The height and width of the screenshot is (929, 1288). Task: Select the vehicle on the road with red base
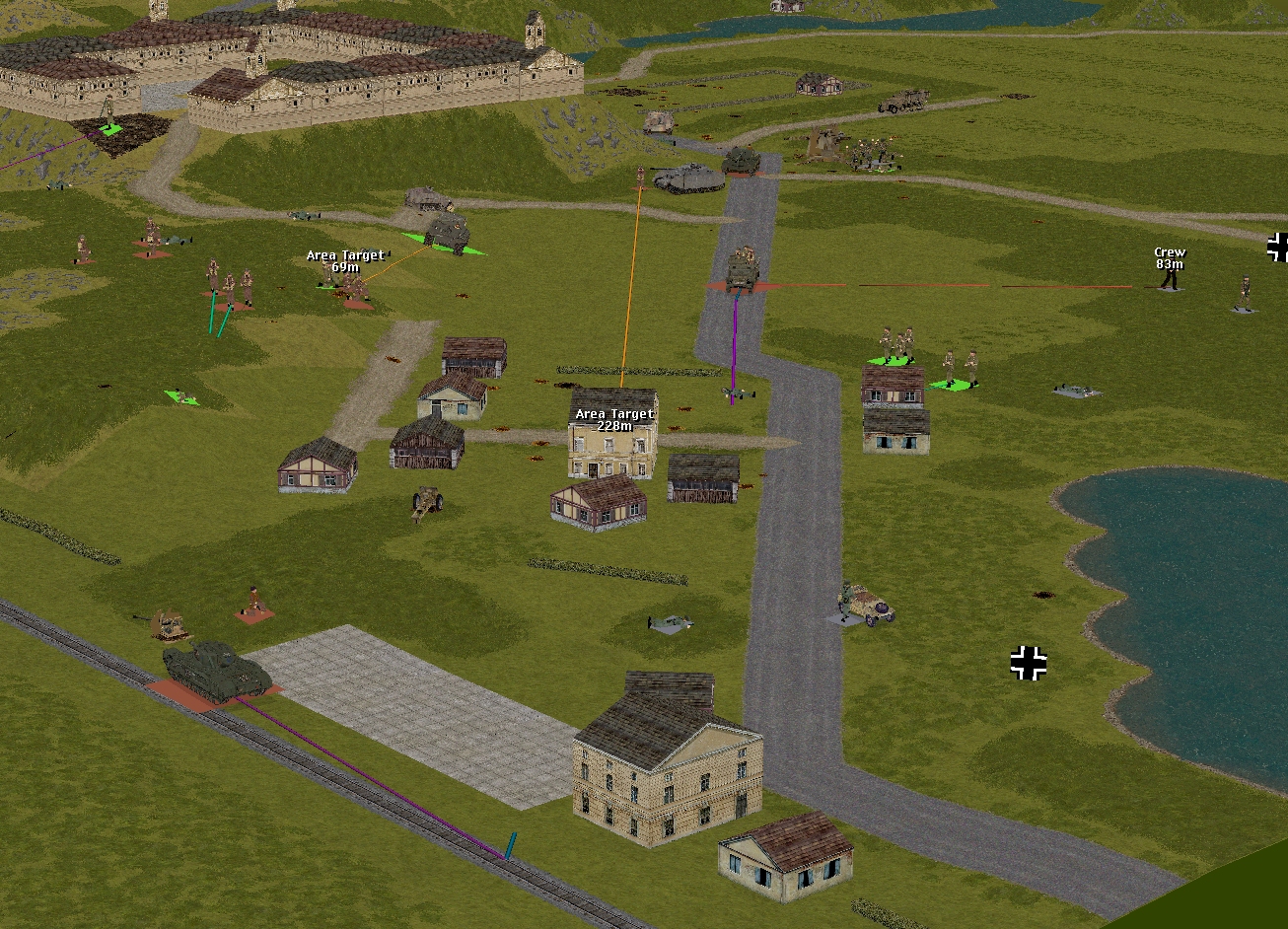(742, 271)
